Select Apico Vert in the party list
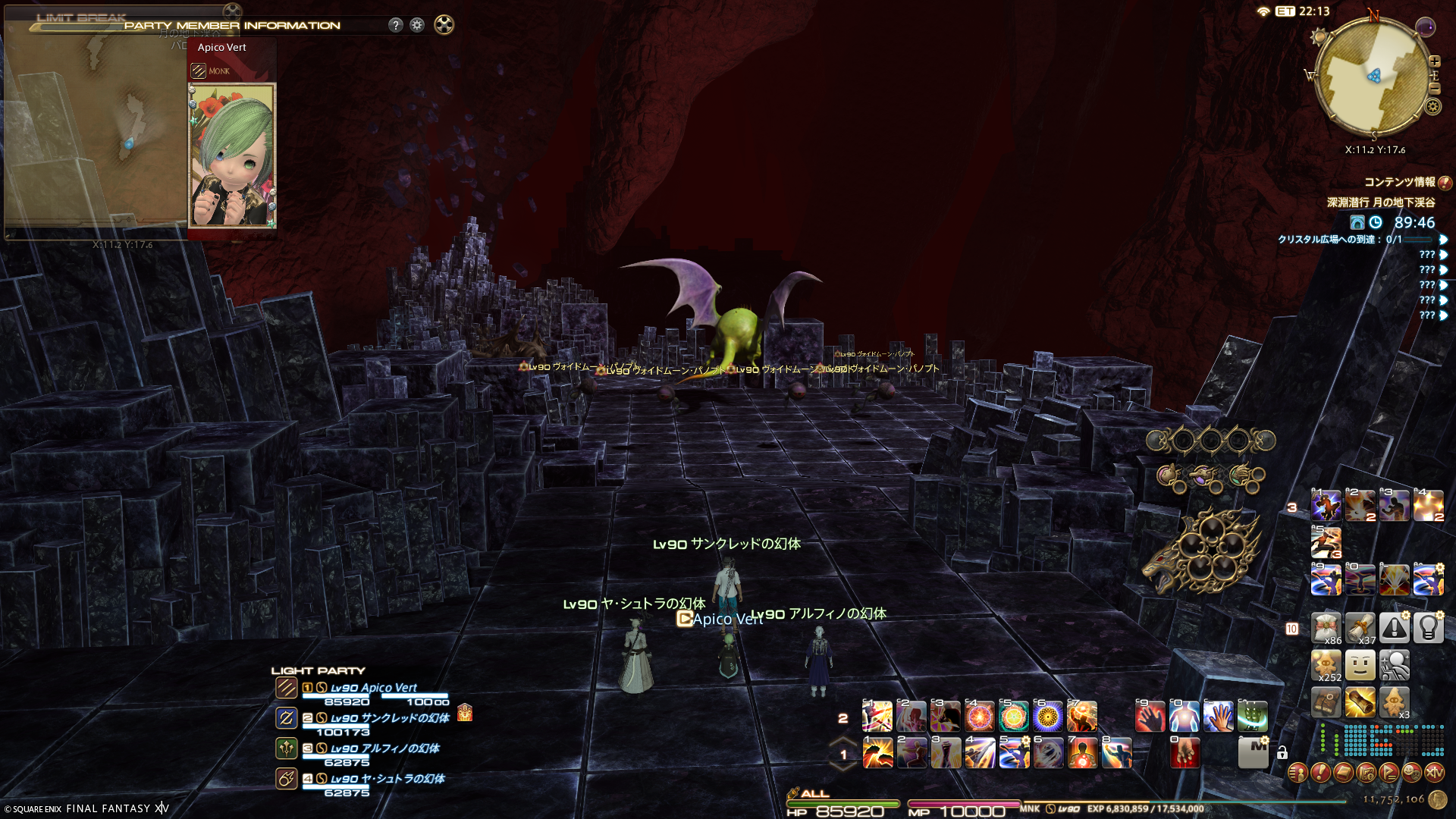 click(x=373, y=688)
